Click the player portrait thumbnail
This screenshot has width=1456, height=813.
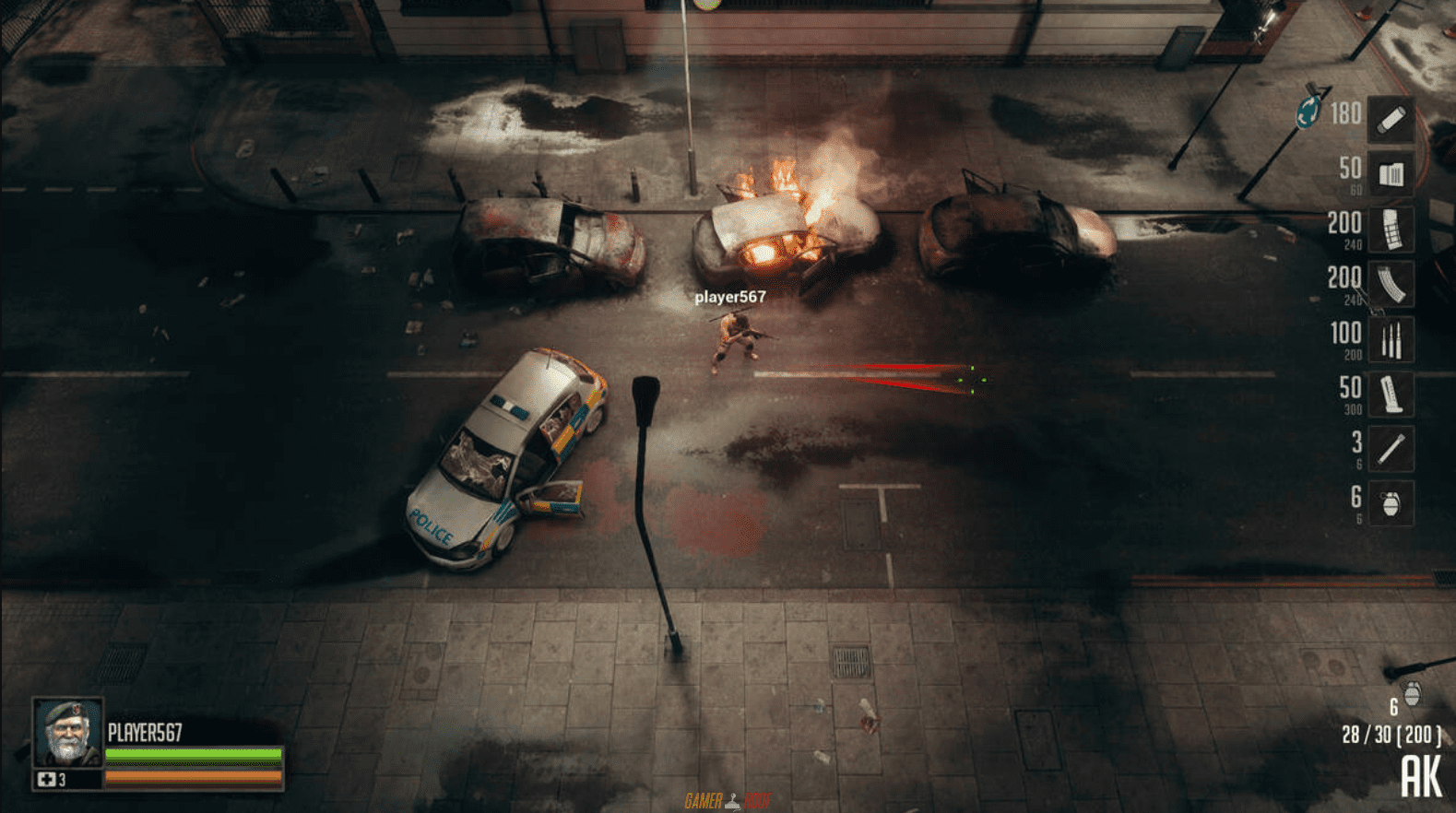click(x=65, y=742)
